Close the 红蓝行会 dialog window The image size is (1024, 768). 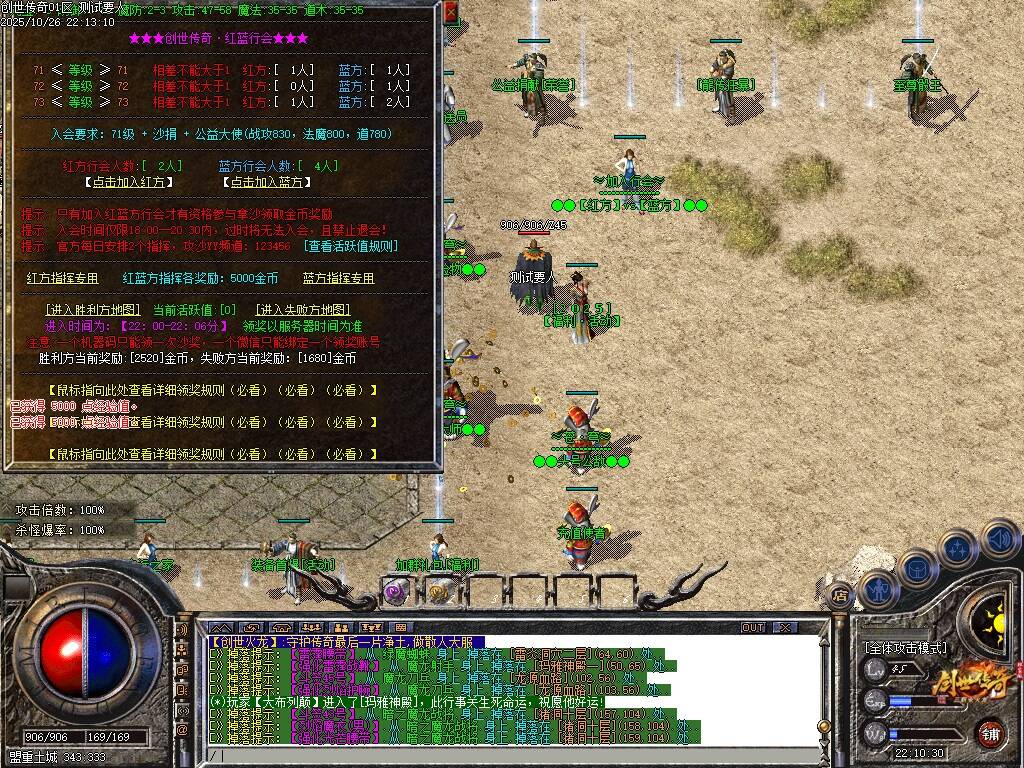click(450, 13)
